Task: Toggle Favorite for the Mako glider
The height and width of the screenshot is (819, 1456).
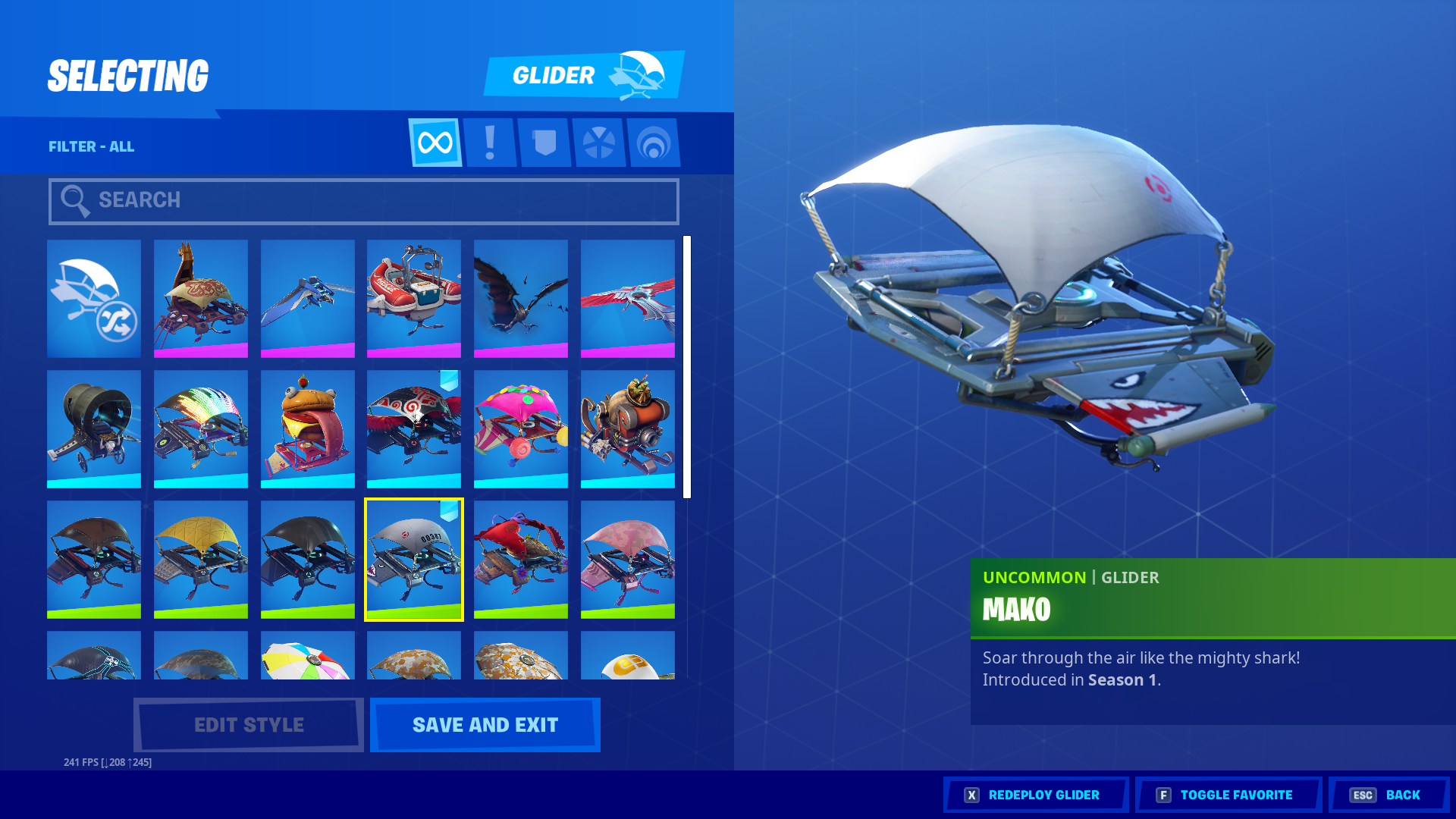Action: point(1227,795)
